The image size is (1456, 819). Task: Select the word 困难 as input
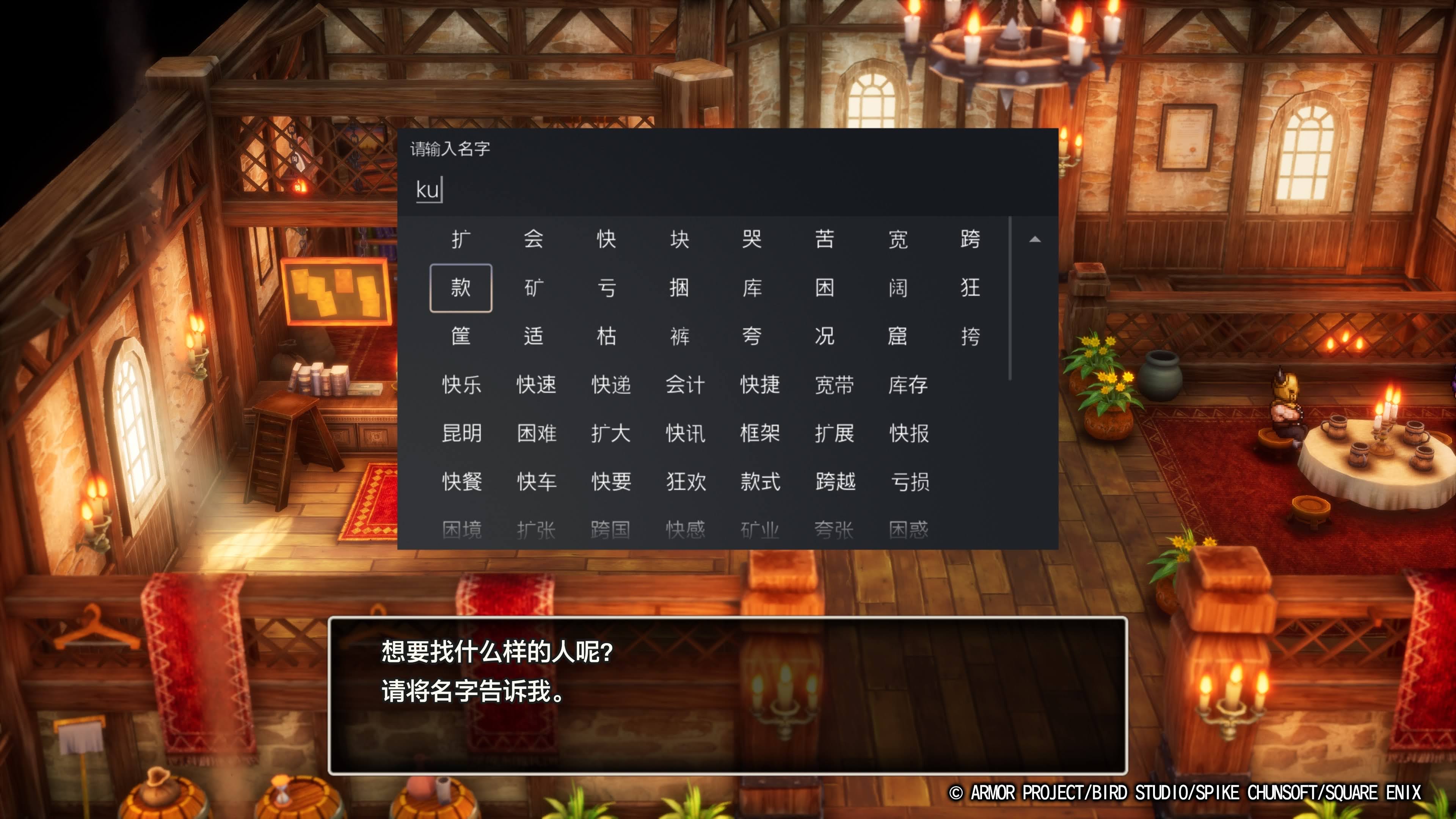coord(535,434)
